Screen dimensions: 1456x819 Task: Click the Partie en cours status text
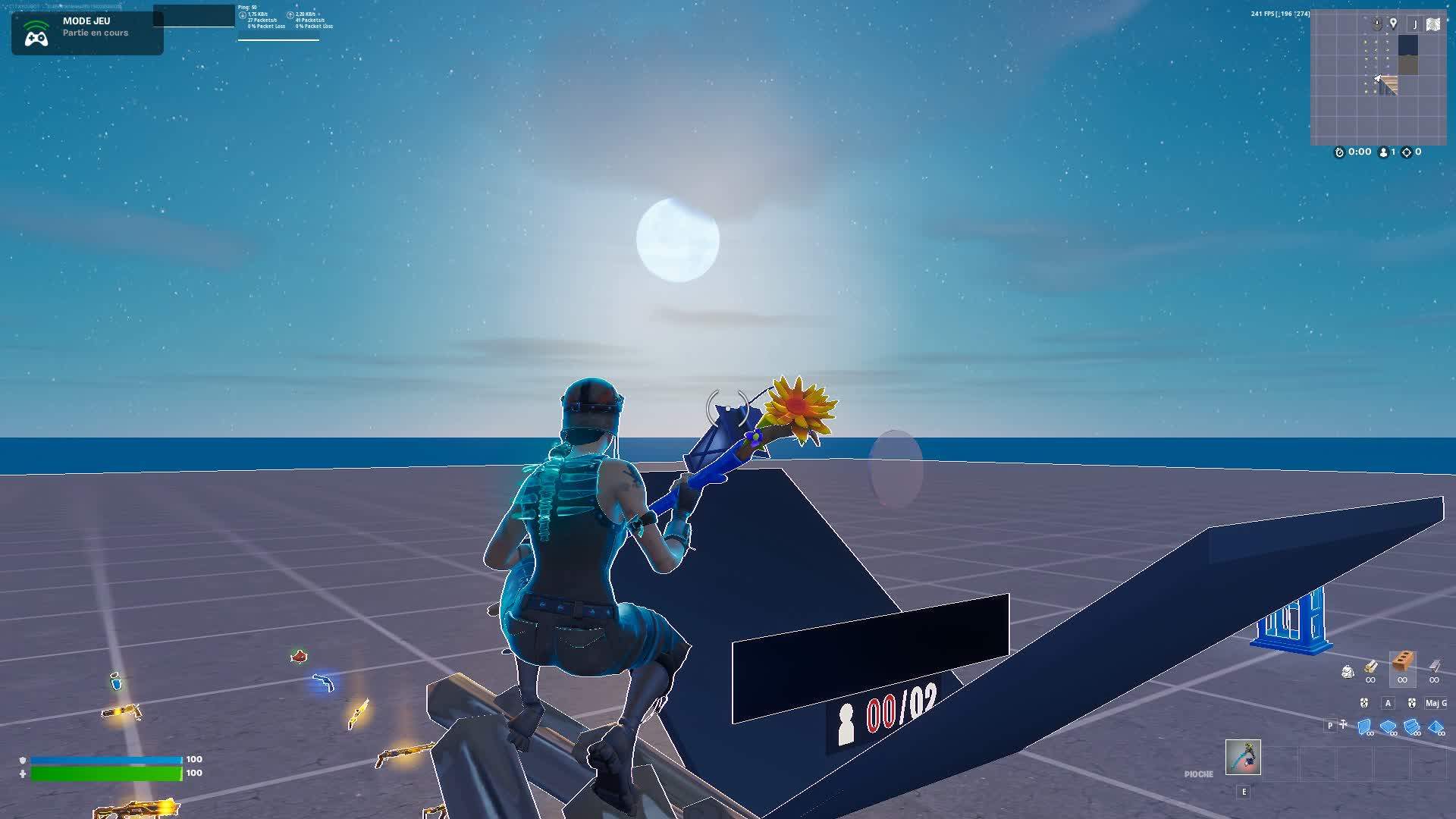coord(96,33)
